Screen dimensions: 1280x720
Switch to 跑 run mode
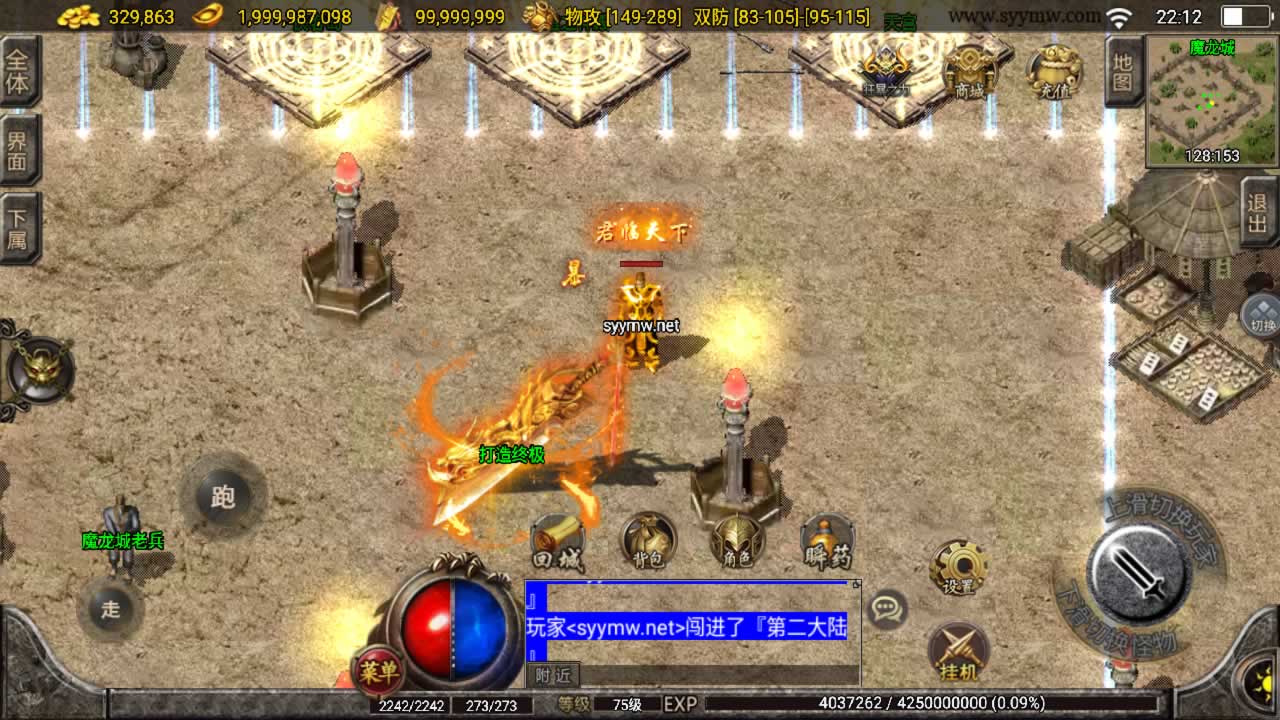222,497
